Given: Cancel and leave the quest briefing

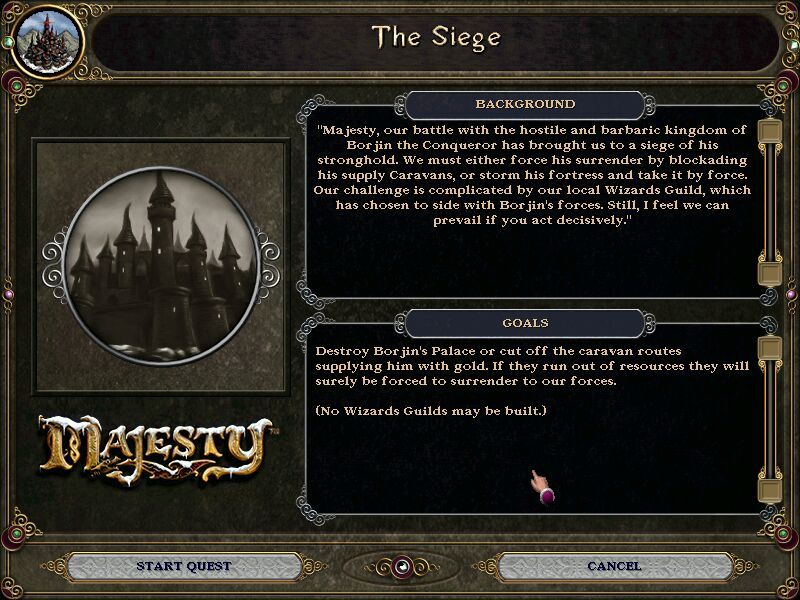Looking at the screenshot, I should click(614, 566).
